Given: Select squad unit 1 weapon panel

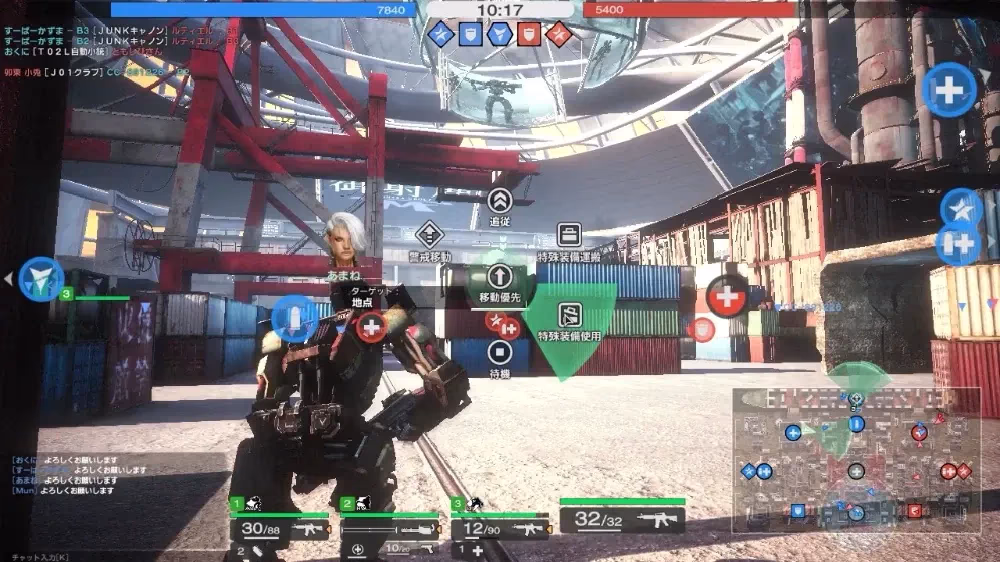Looking at the screenshot, I should 280,529.
